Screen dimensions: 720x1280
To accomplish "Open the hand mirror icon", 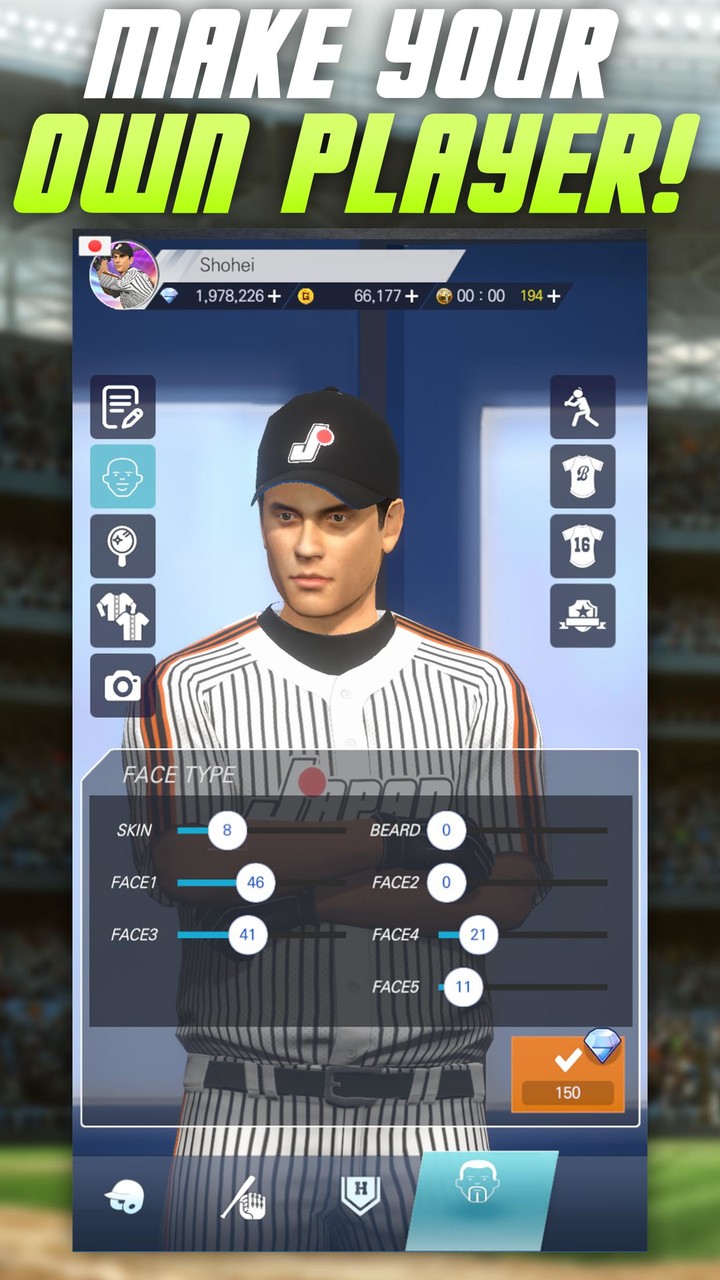I will (x=123, y=546).
